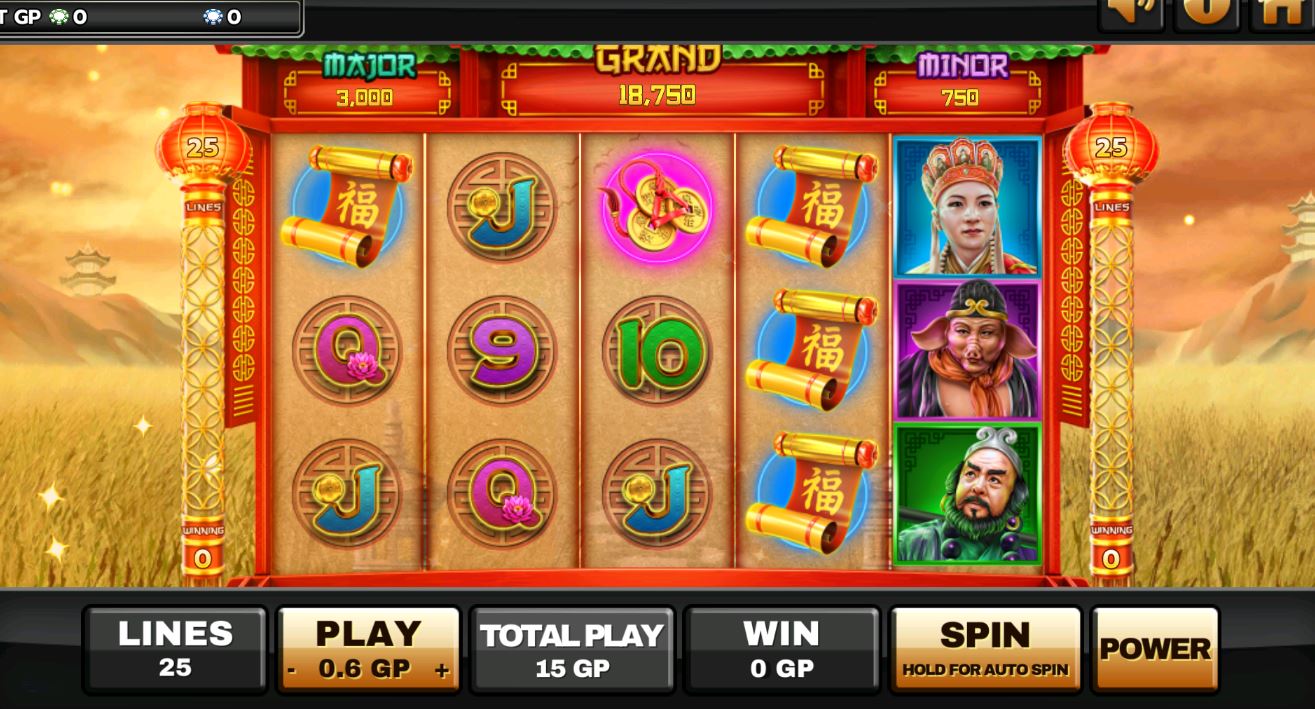This screenshot has height=709, width=1315.
Task: Activate the POWER button
Action: tap(1155, 649)
